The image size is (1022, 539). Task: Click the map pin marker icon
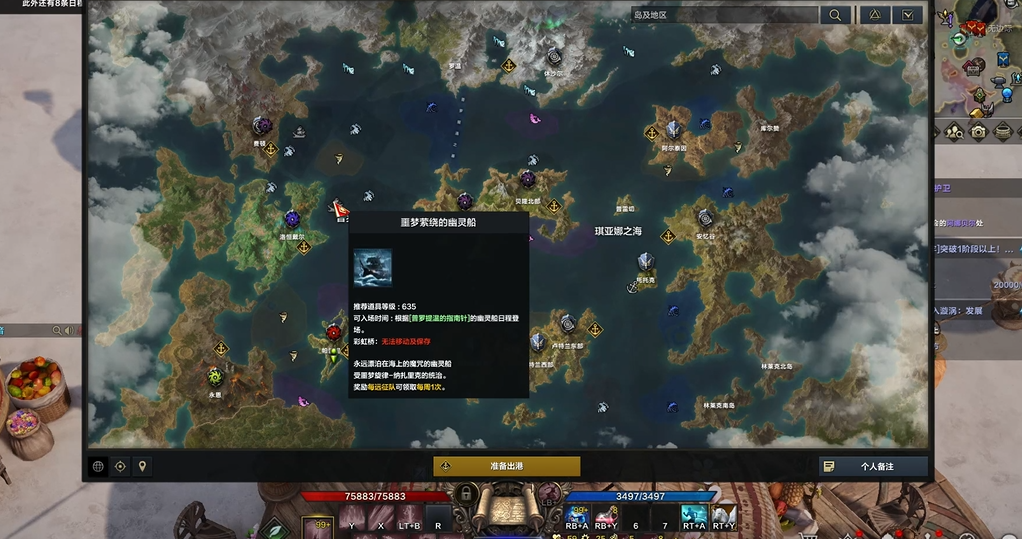click(x=142, y=466)
